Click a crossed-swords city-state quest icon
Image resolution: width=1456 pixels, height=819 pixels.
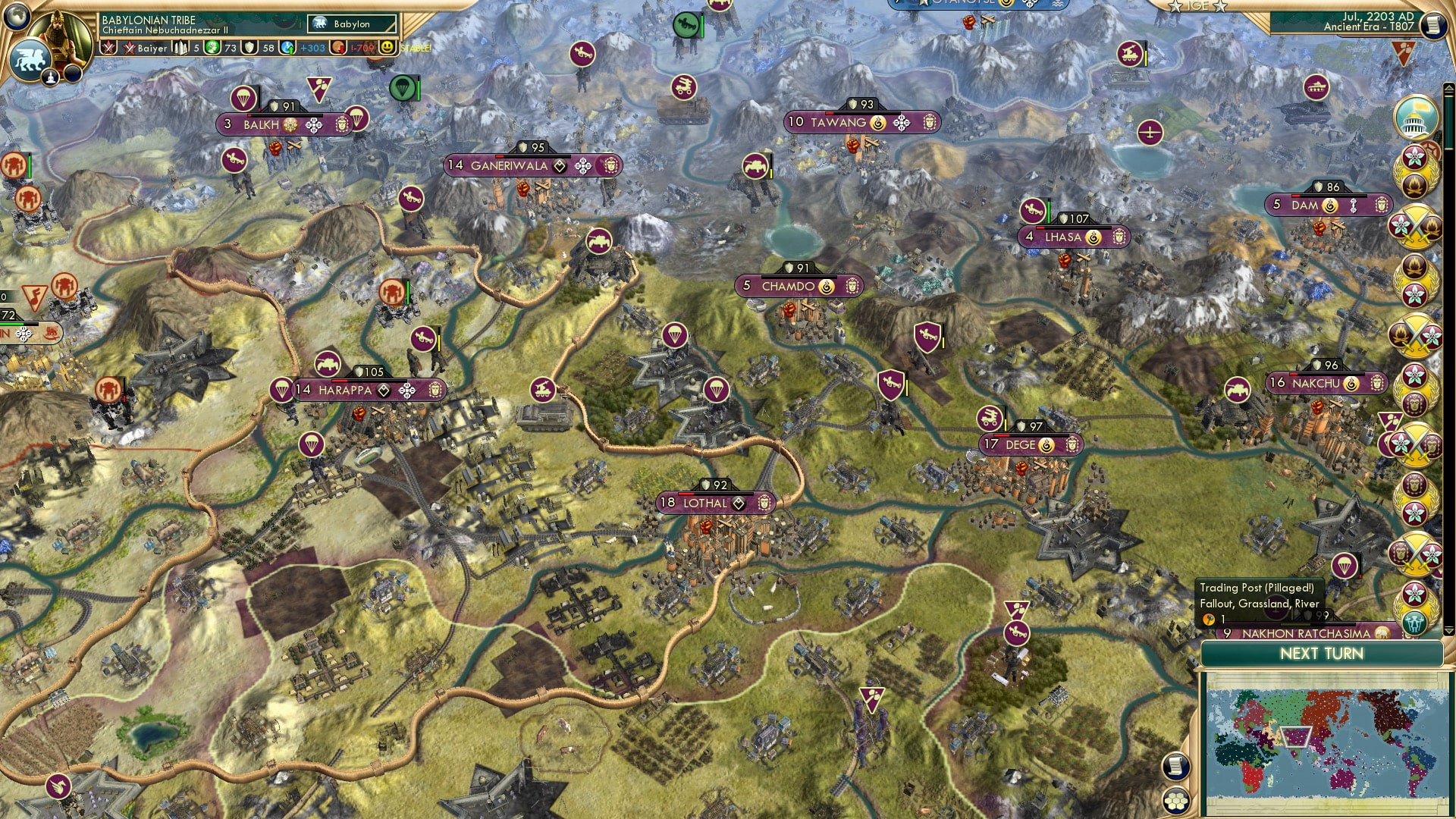[x=1417, y=226]
